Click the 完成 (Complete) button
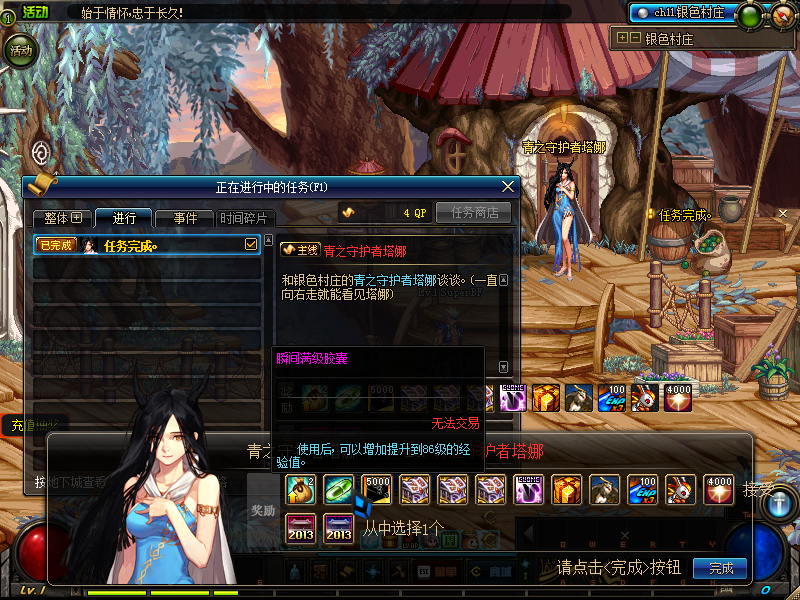 click(720, 568)
